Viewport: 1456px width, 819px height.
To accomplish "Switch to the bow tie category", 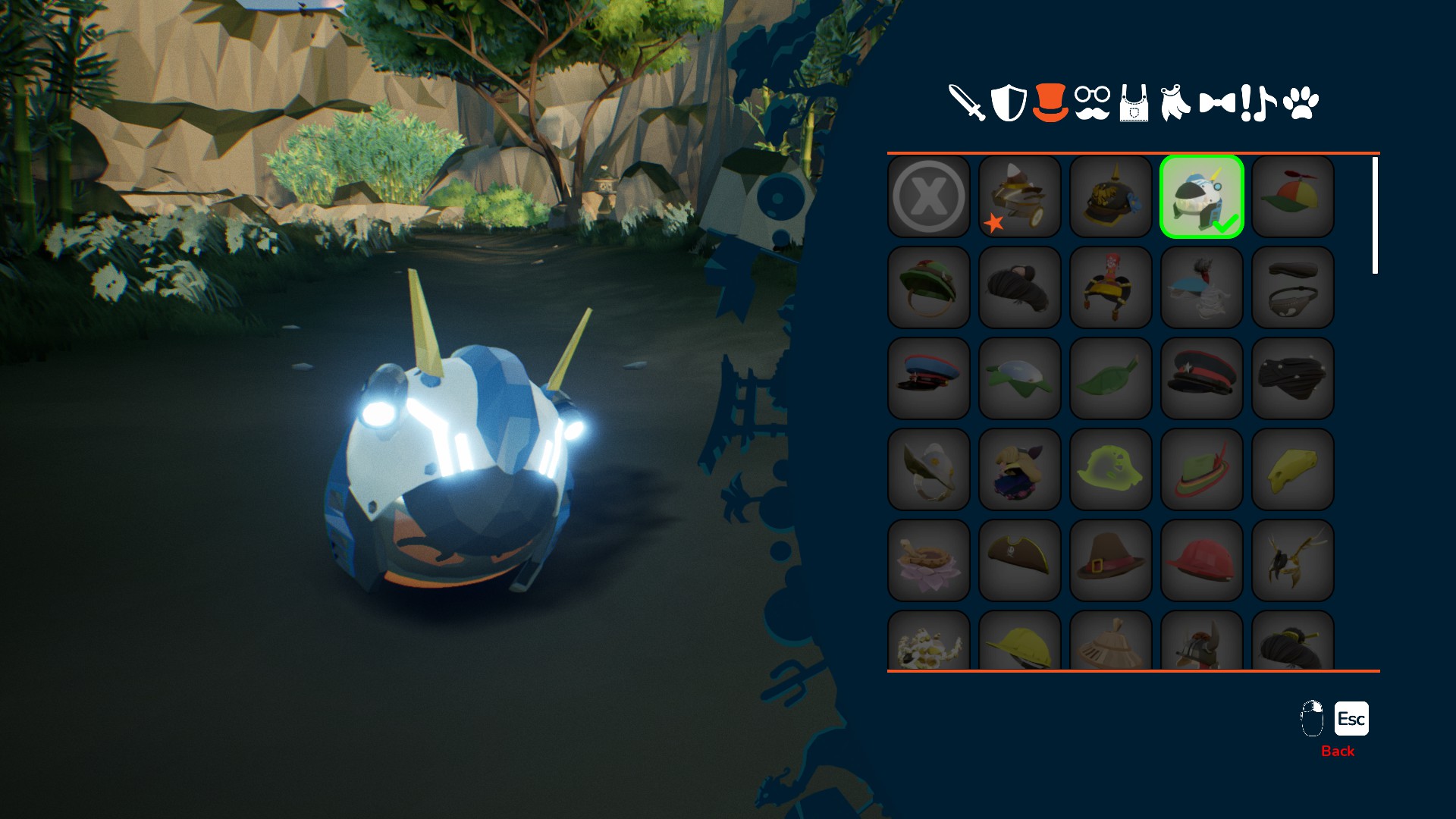I will [1217, 102].
